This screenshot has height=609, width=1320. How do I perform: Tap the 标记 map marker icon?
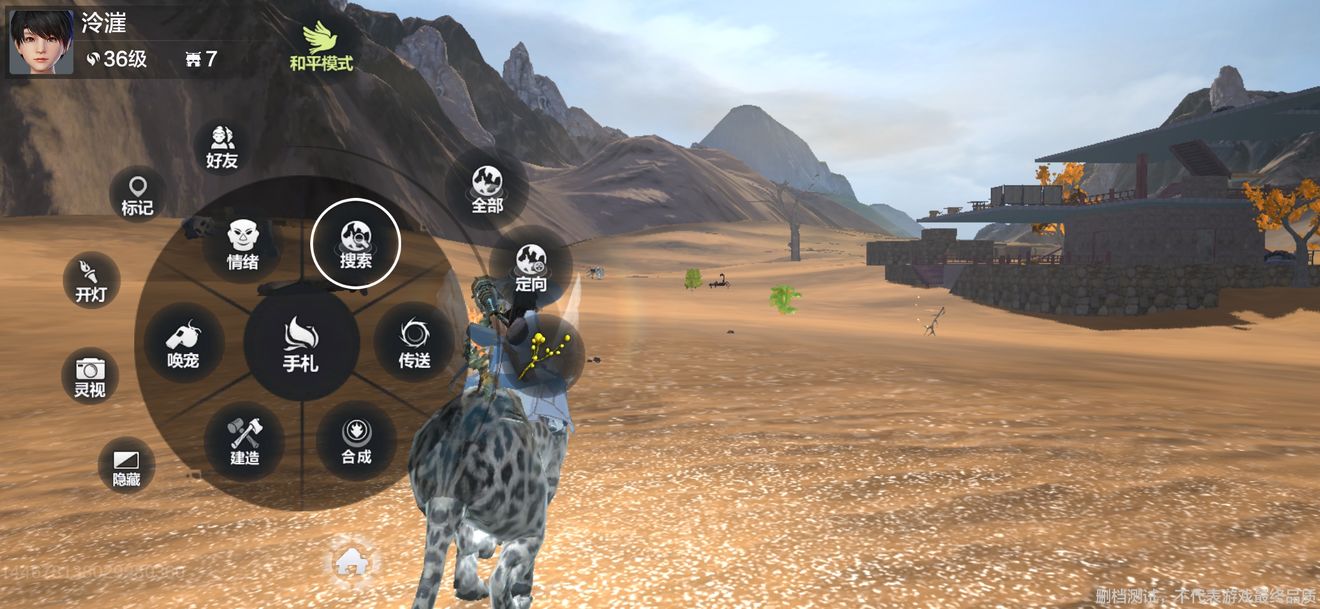(137, 194)
